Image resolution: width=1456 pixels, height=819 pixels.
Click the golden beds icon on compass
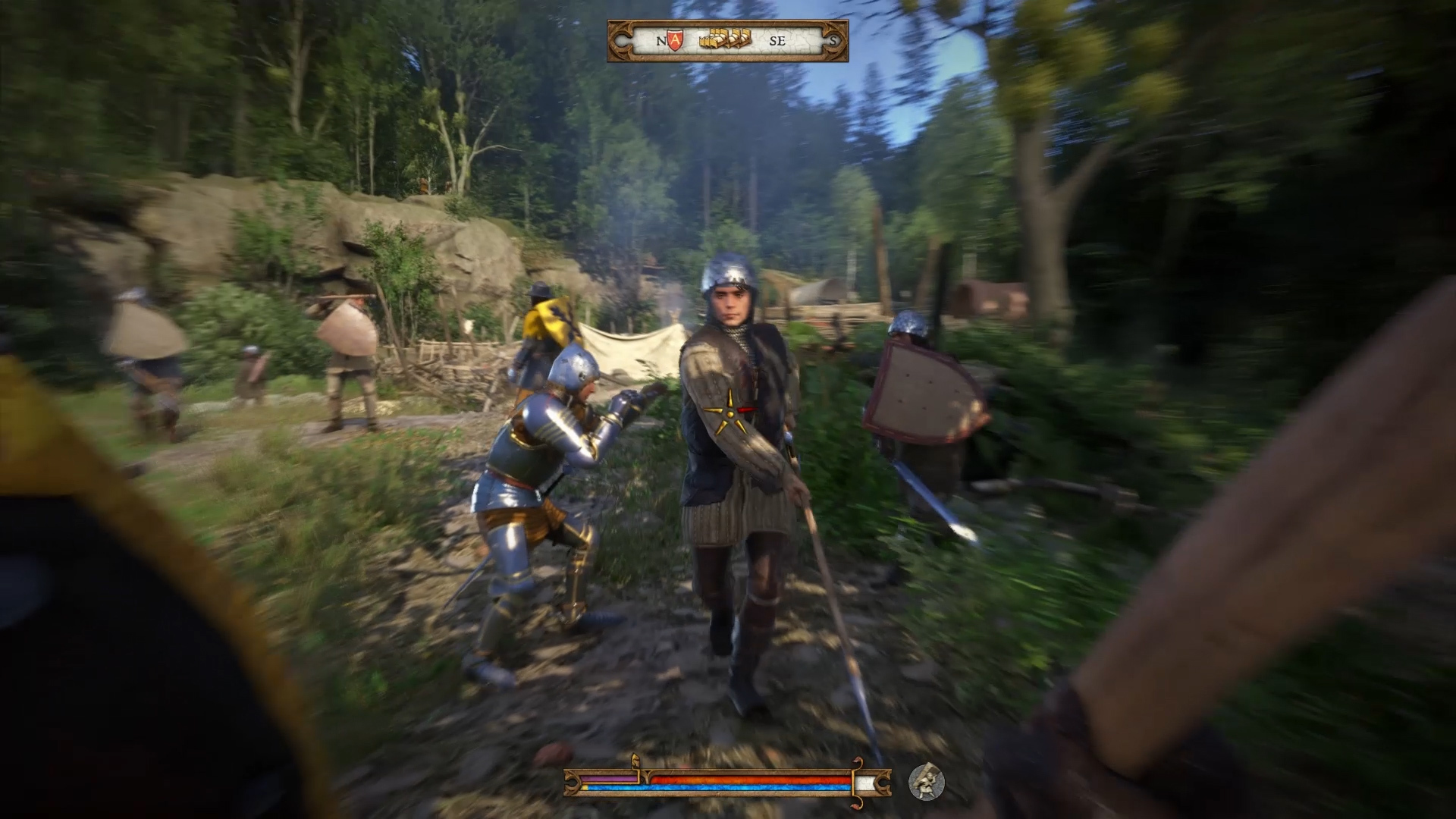(x=725, y=38)
